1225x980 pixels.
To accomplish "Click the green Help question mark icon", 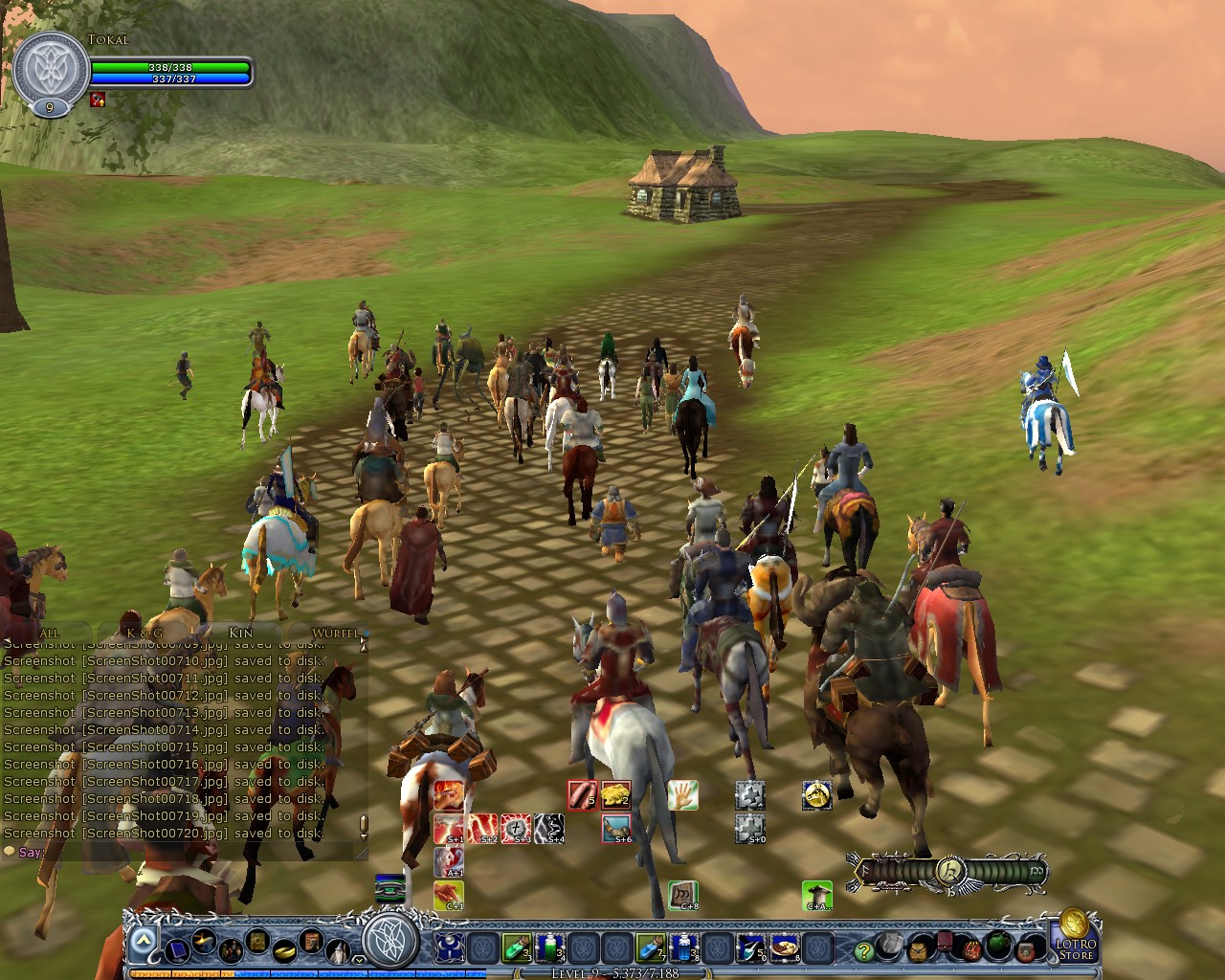I will click(863, 951).
